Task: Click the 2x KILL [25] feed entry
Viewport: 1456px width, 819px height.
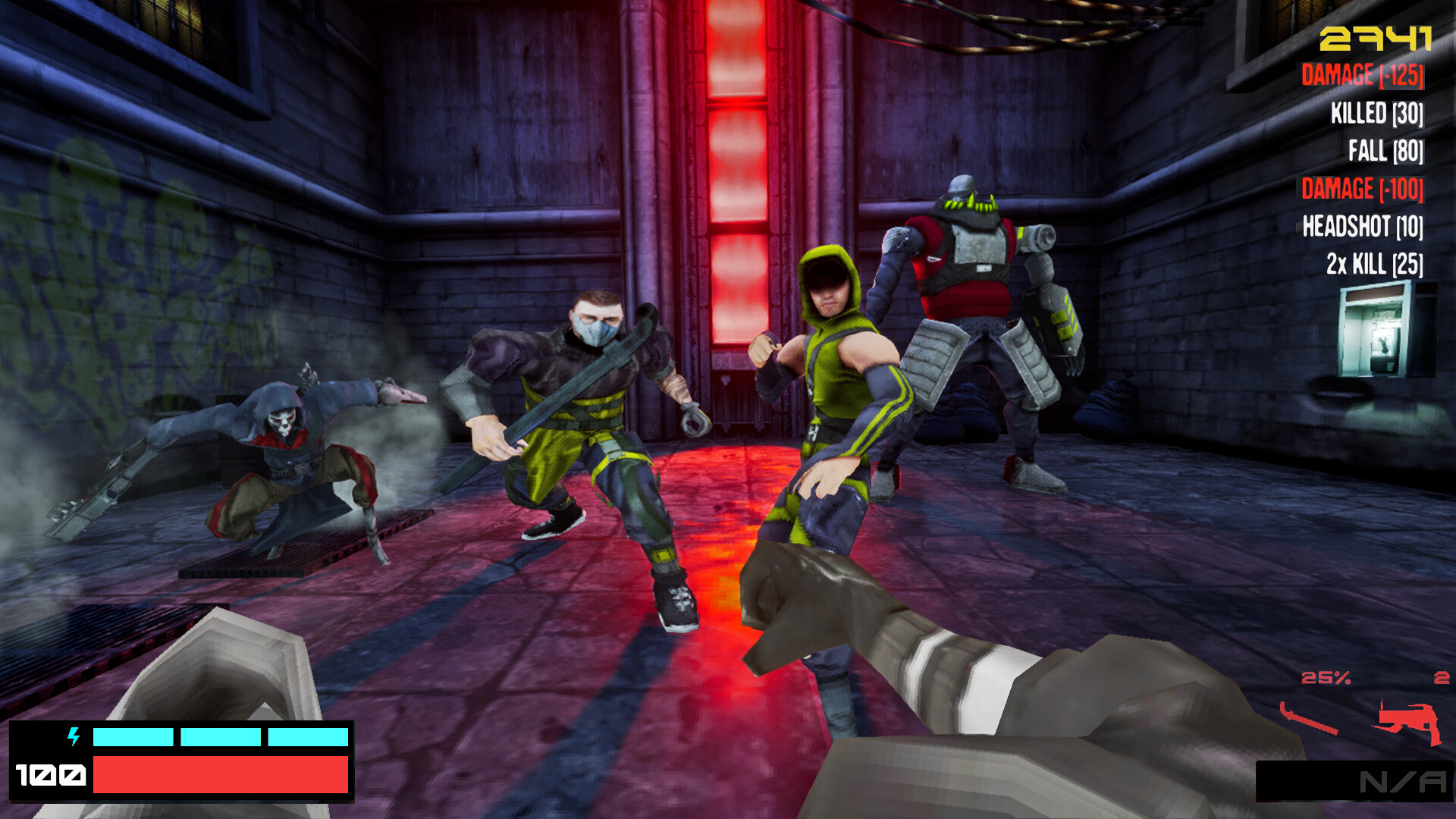Action: [x=1373, y=263]
